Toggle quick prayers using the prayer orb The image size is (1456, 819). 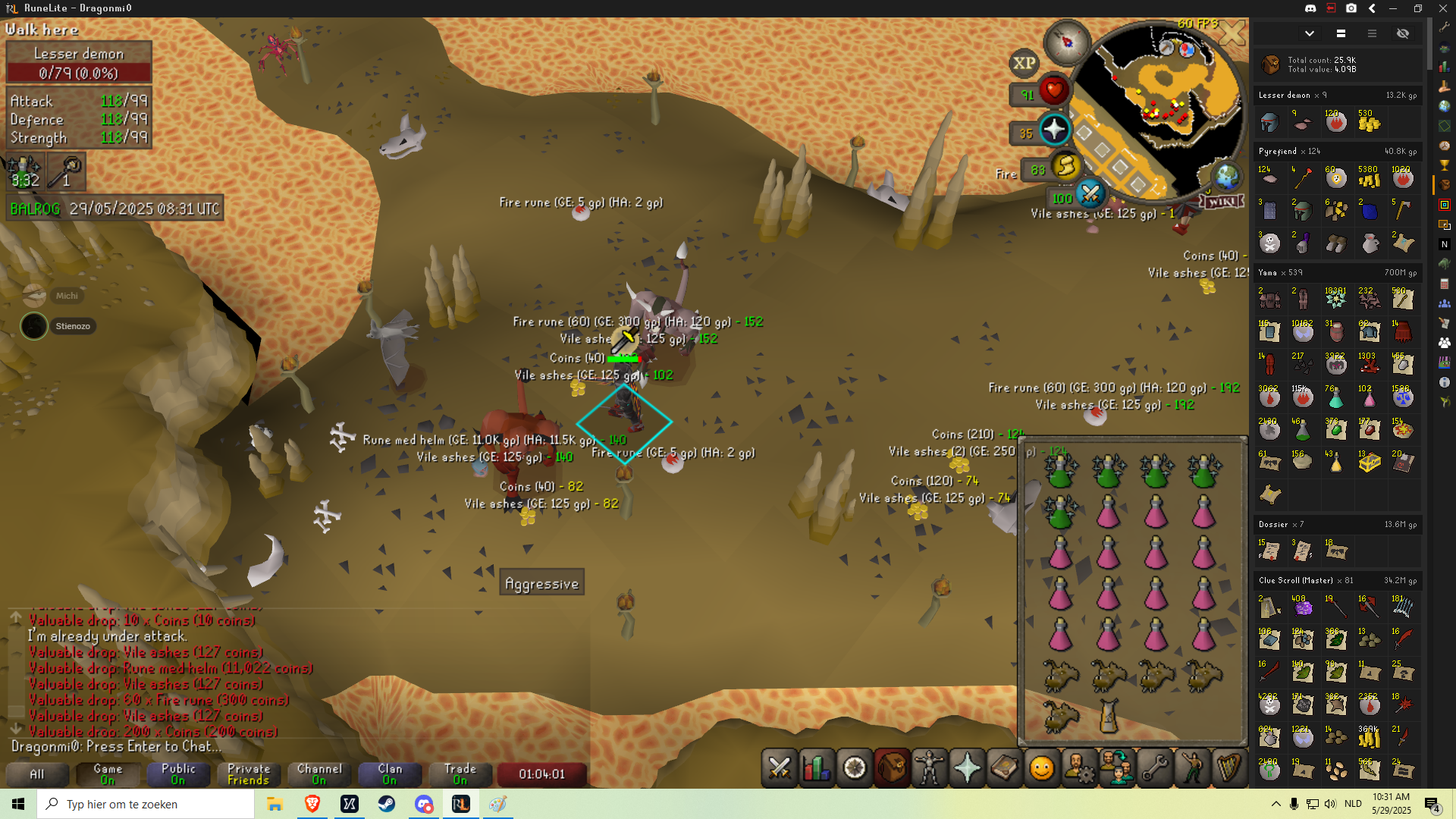point(1053,130)
